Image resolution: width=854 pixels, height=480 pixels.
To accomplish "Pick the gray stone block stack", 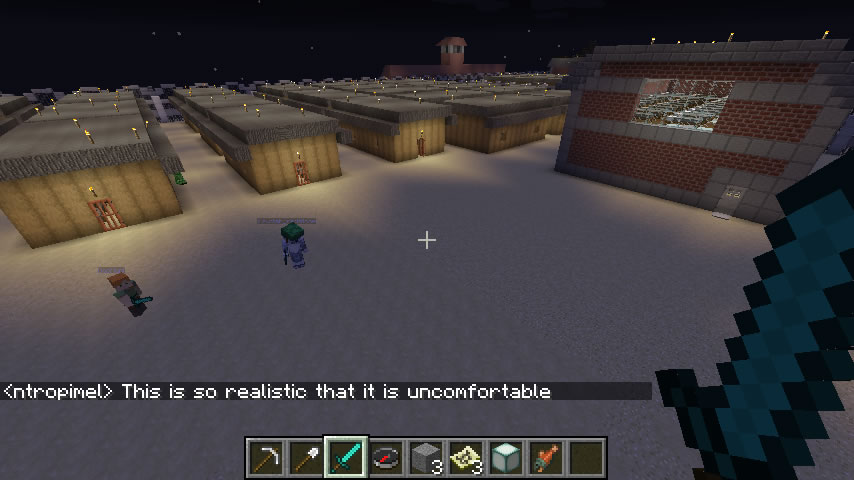I will (x=426, y=457).
